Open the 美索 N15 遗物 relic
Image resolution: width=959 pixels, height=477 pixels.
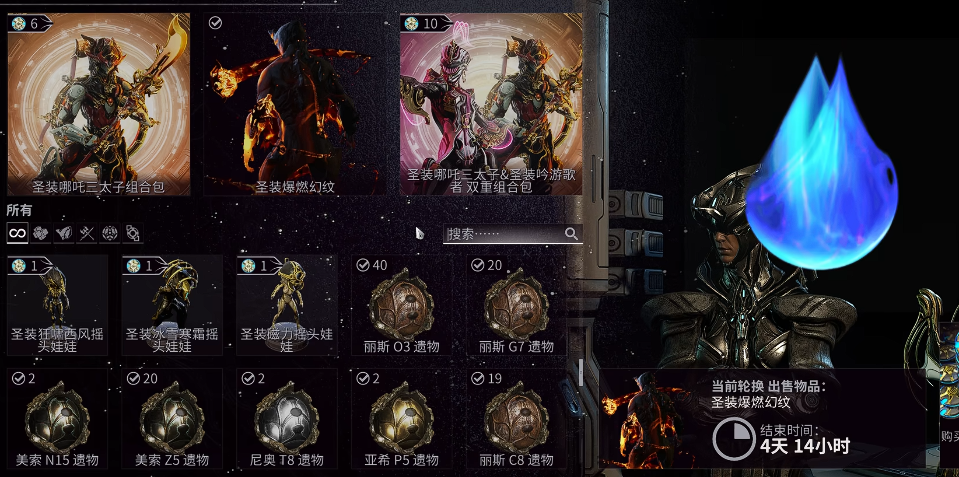(x=57, y=419)
